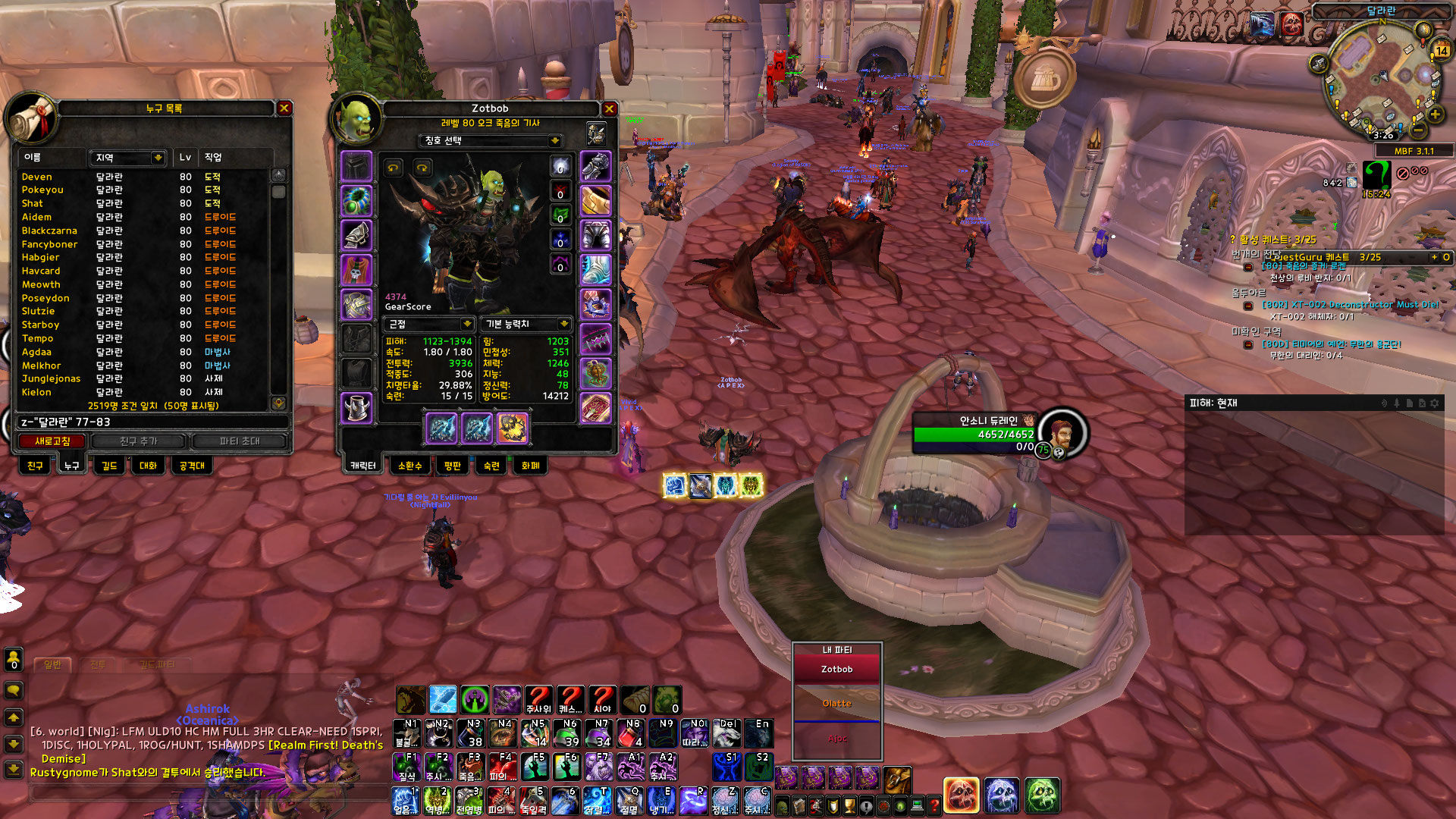Open the Guild tab
The image size is (1456, 819).
click(109, 466)
